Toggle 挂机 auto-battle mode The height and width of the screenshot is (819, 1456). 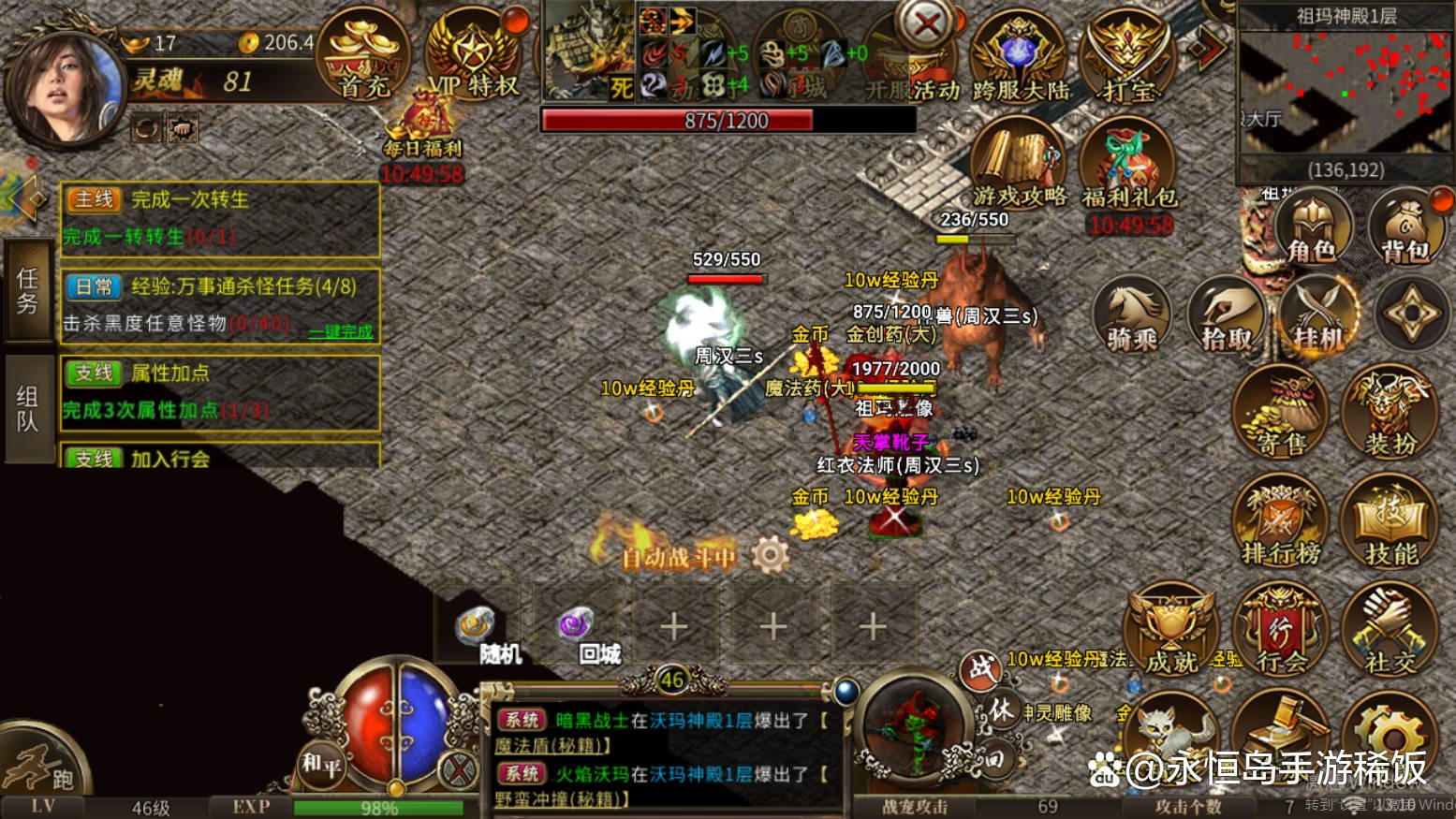[1318, 315]
